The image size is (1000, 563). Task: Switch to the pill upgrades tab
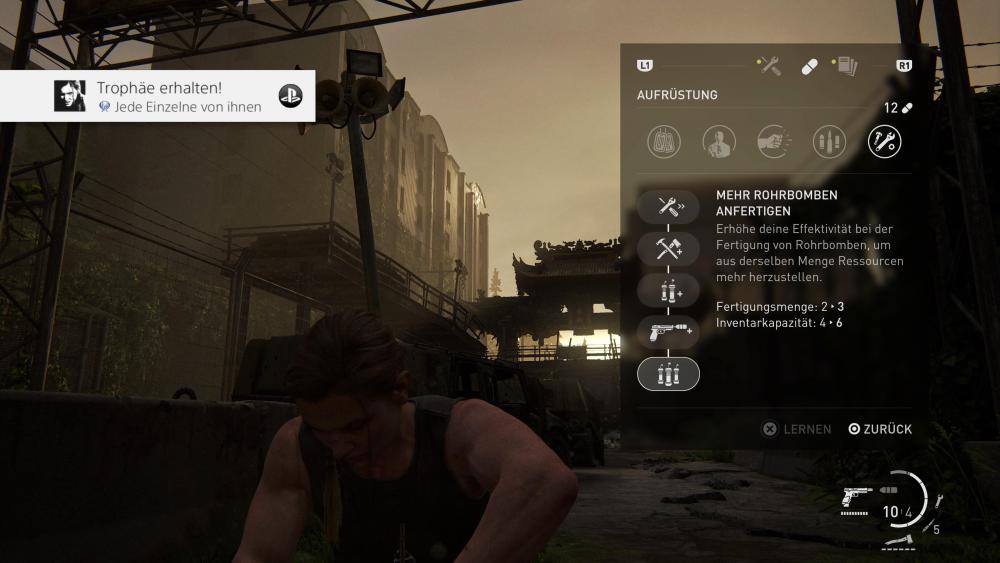[x=809, y=66]
